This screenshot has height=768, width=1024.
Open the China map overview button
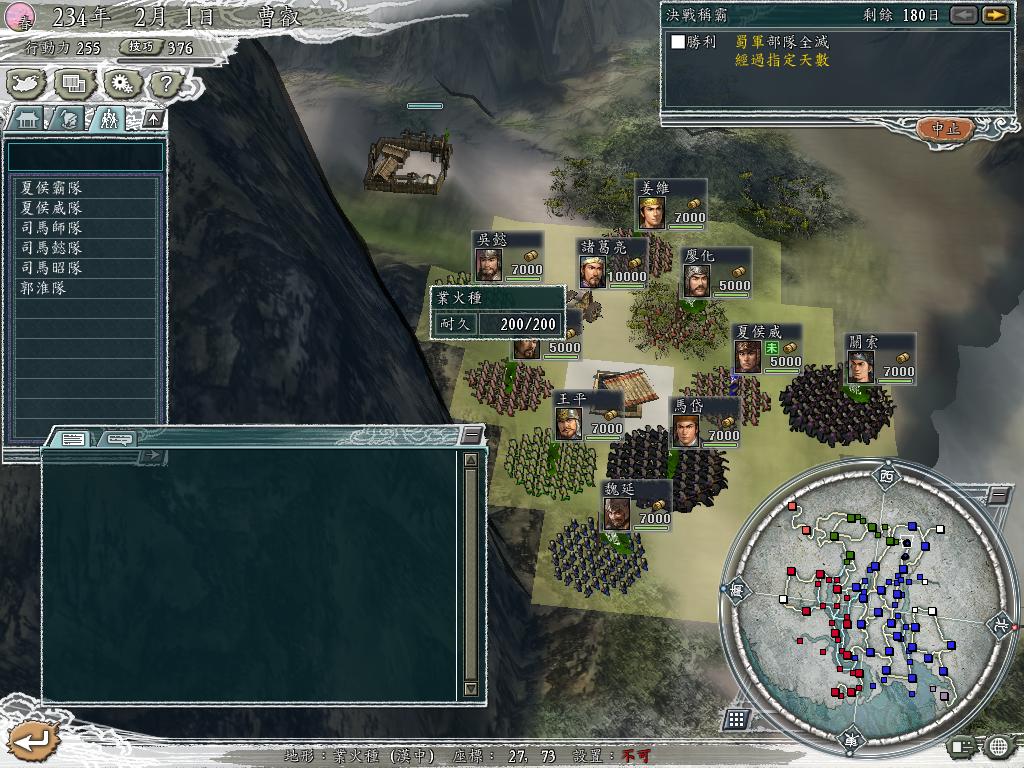point(23,83)
